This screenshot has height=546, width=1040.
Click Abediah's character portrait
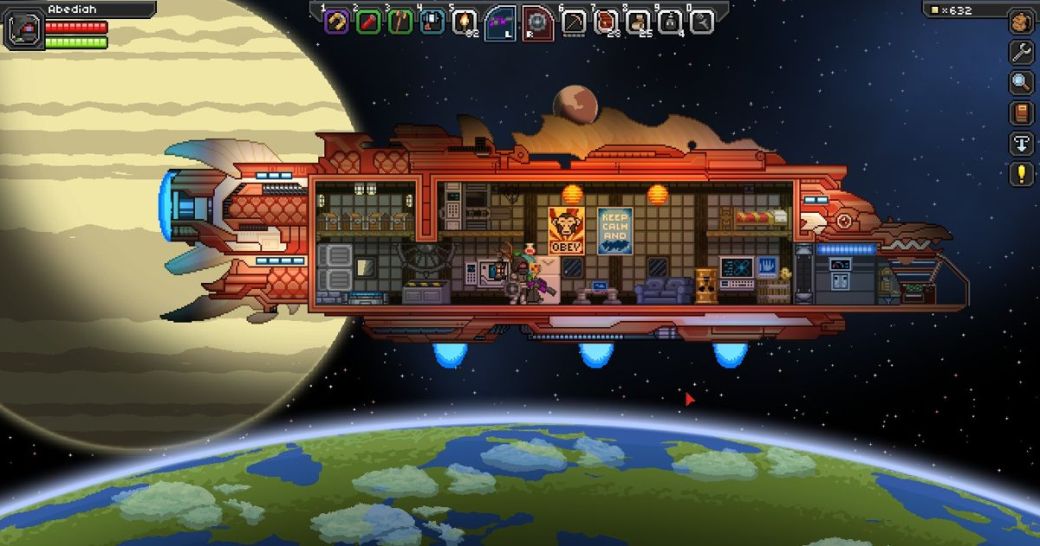(22, 29)
